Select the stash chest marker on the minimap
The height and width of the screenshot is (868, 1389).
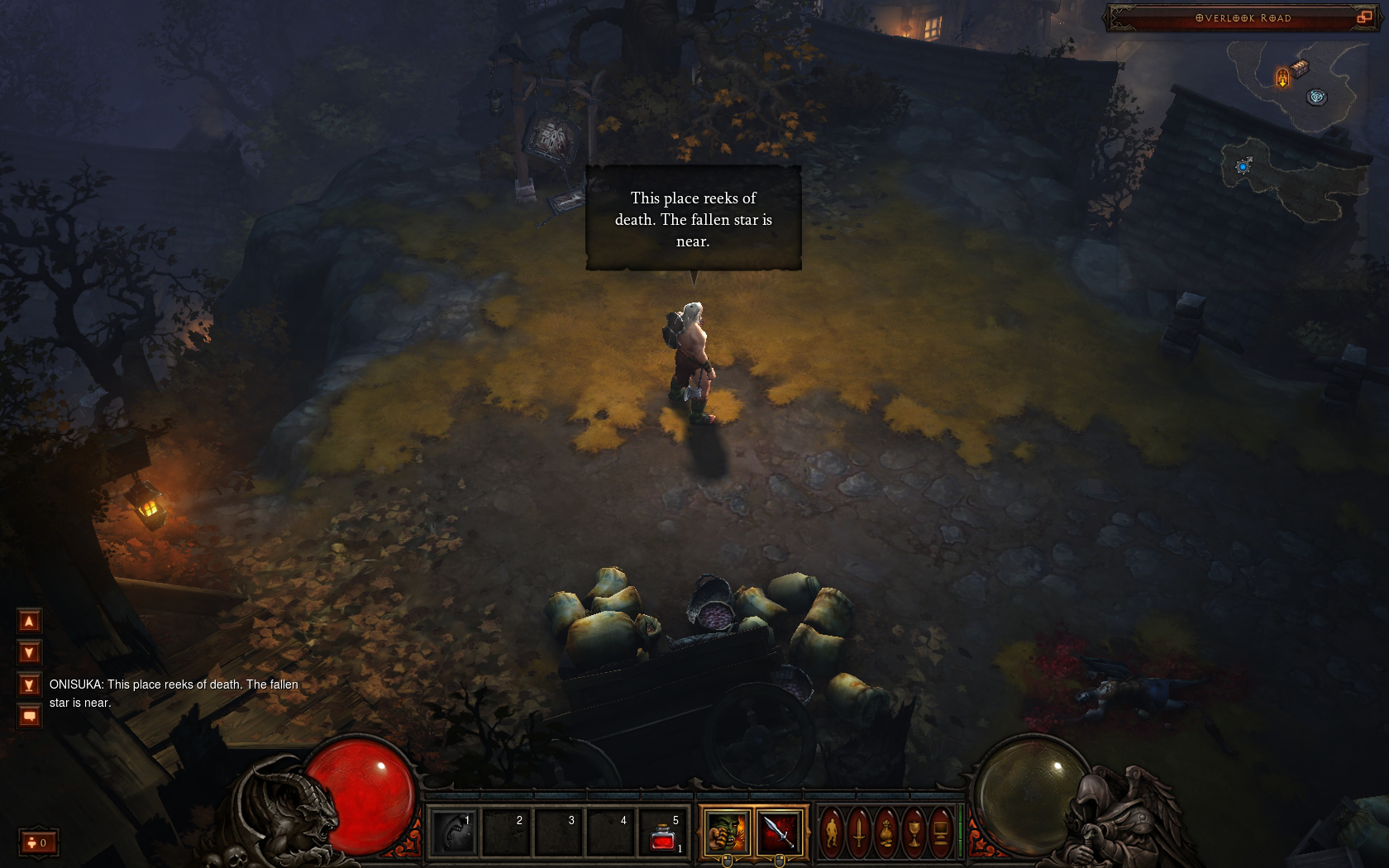click(1301, 68)
